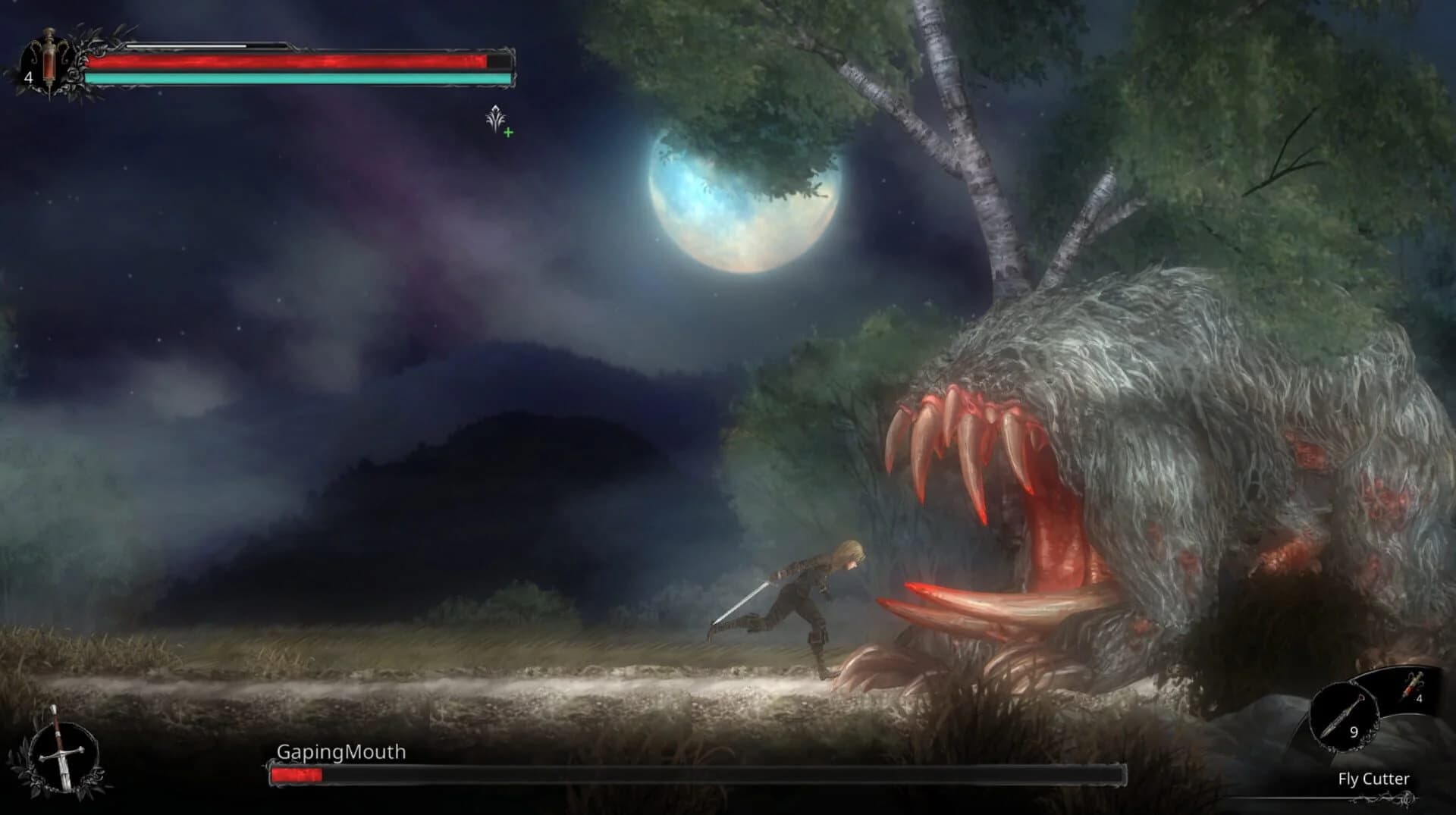Click the player's health bar

(296, 61)
